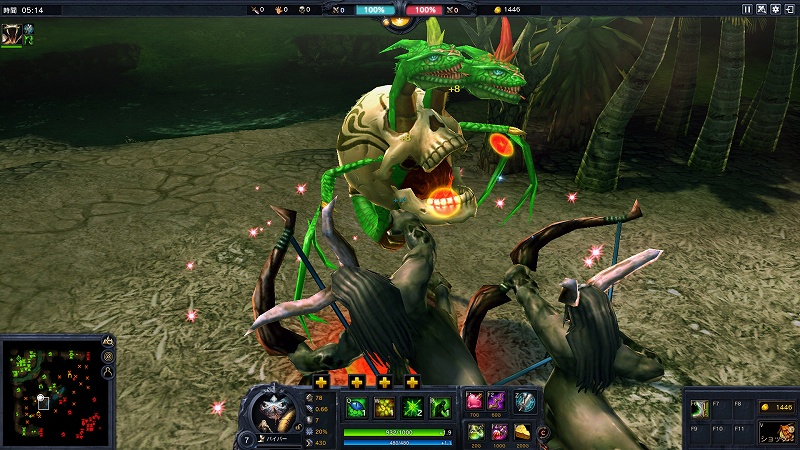The height and width of the screenshot is (450, 800).
Task: Open the tool icon beside the pause button
Action: pos(761,9)
